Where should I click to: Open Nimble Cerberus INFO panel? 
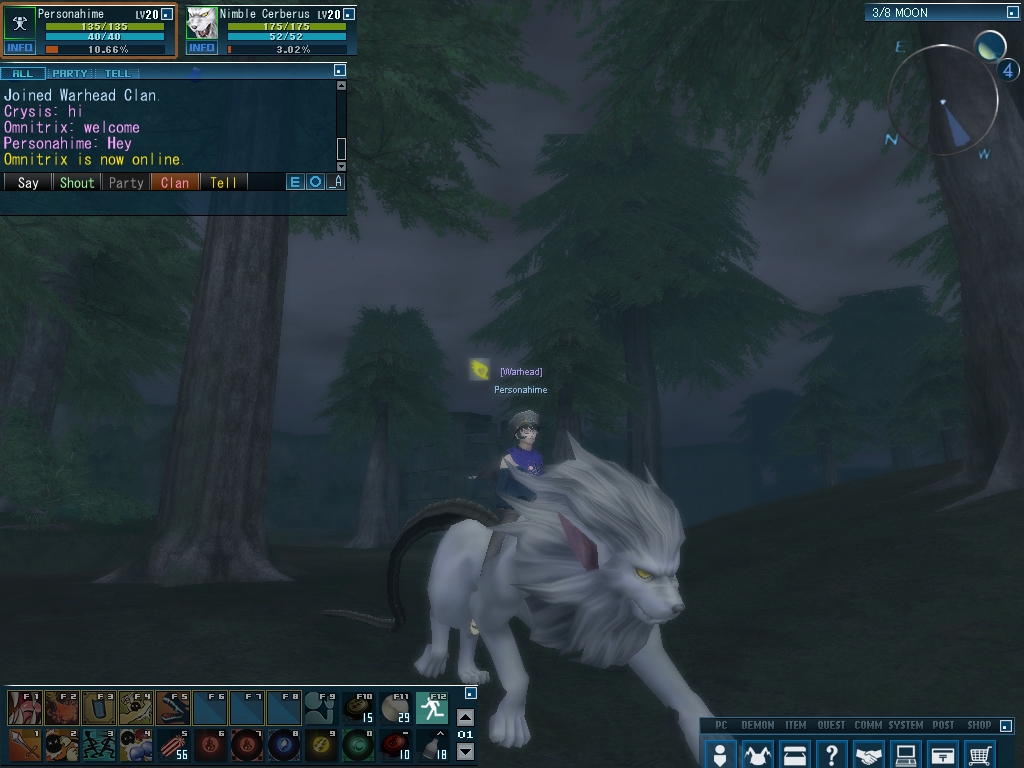202,48
